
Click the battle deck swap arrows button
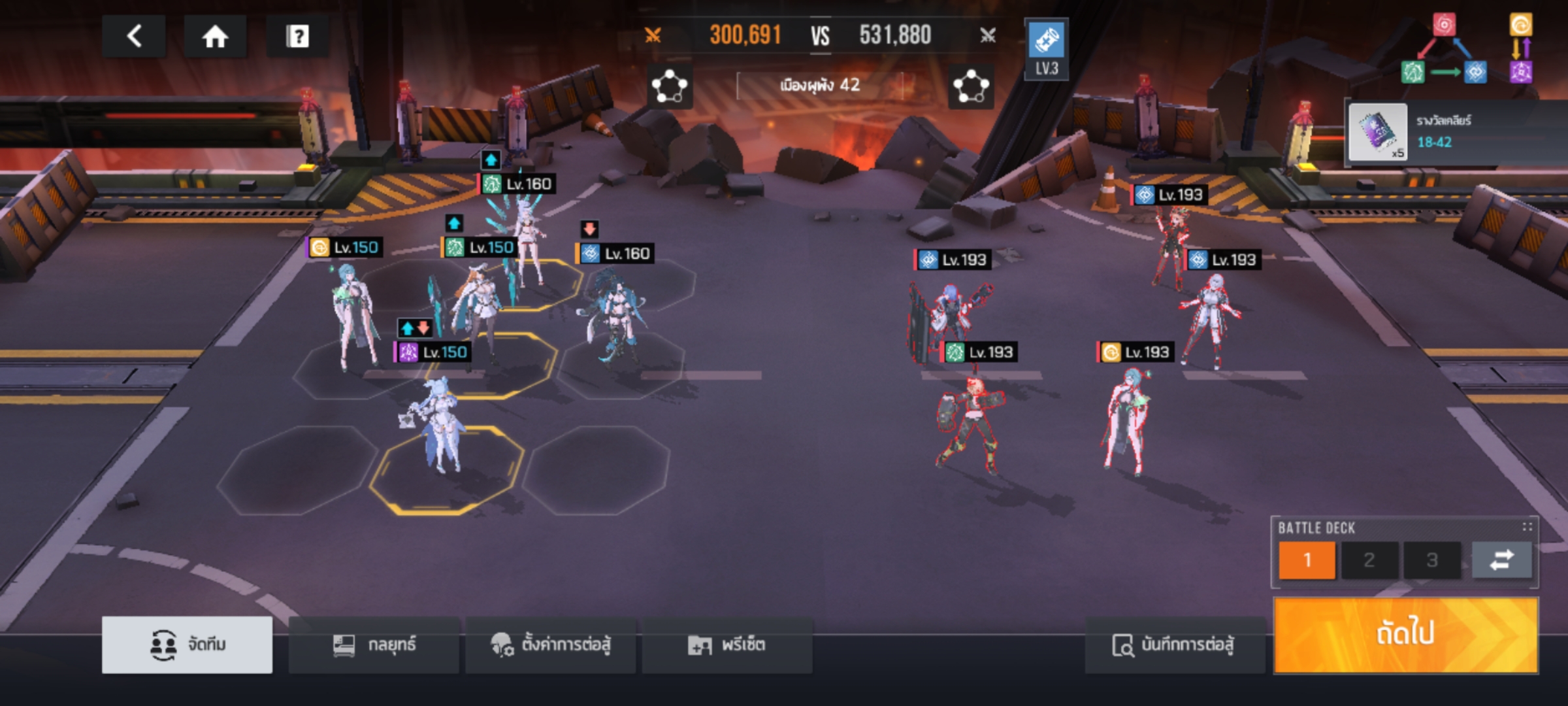pos(1501,560)
